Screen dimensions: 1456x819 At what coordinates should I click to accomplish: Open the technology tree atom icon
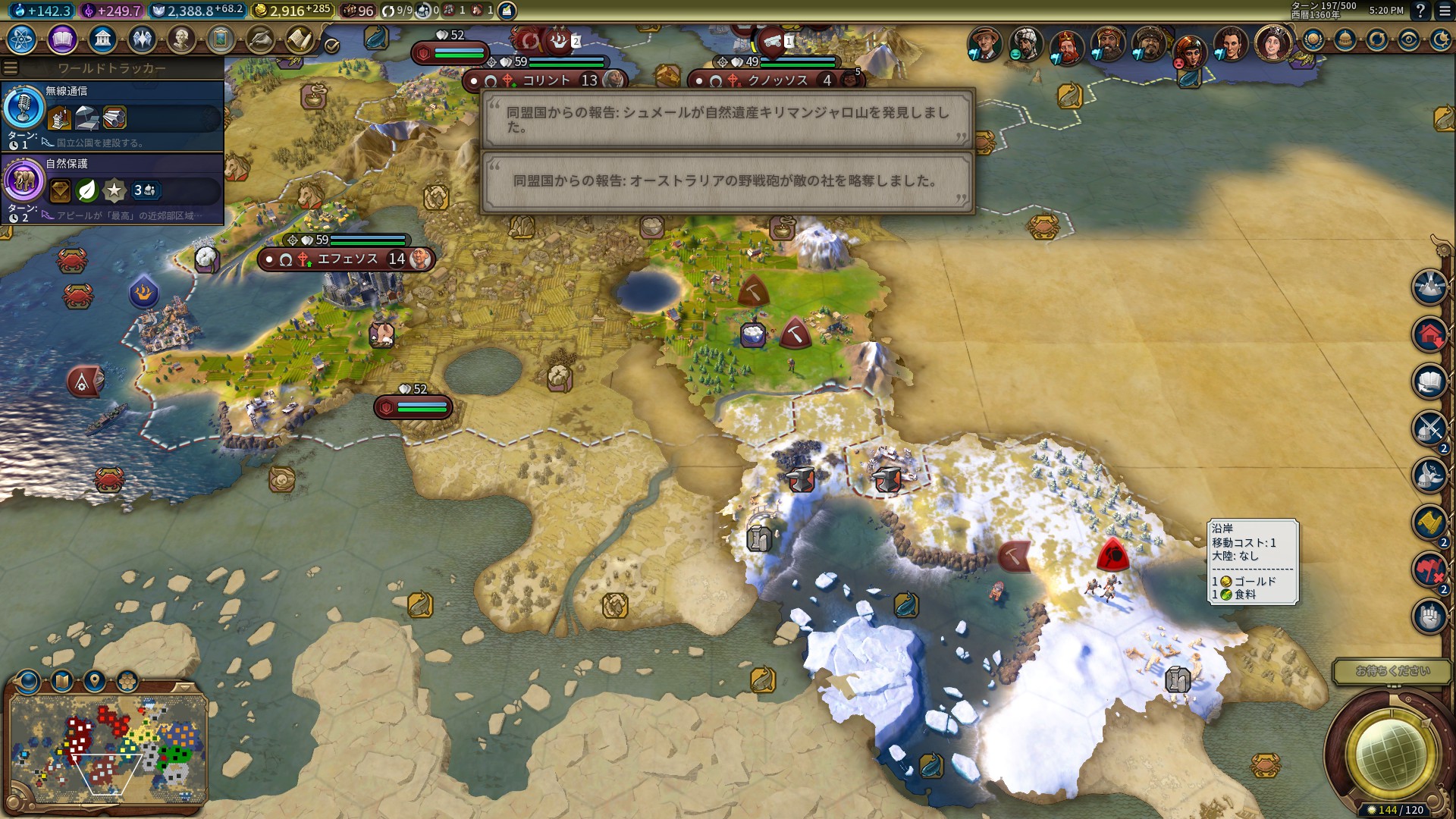tap(22, 39)
